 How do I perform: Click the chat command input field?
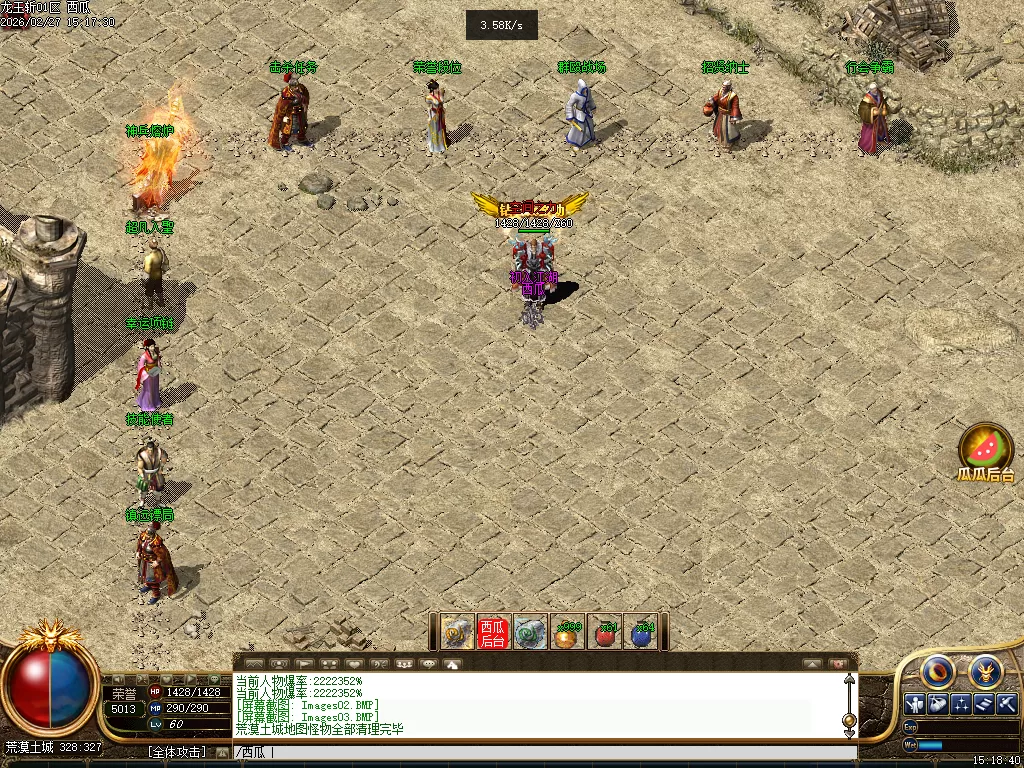pyautogui.click(x=540, y=753)
